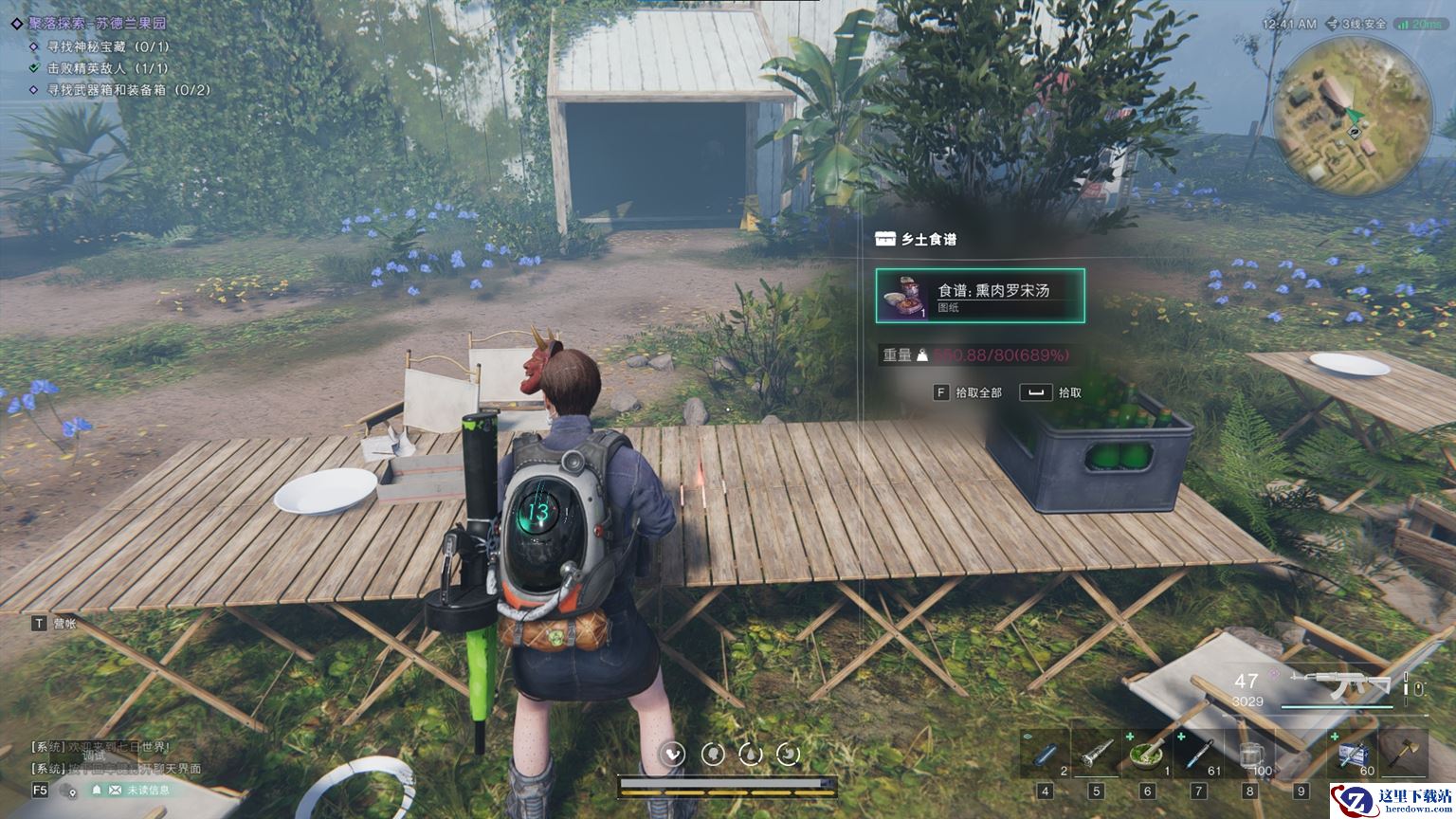Viewport: 1456px width, 819px height.
Task: Select the 熏肉罗宋汤 recipe loot item
Action: click(980, 296)
